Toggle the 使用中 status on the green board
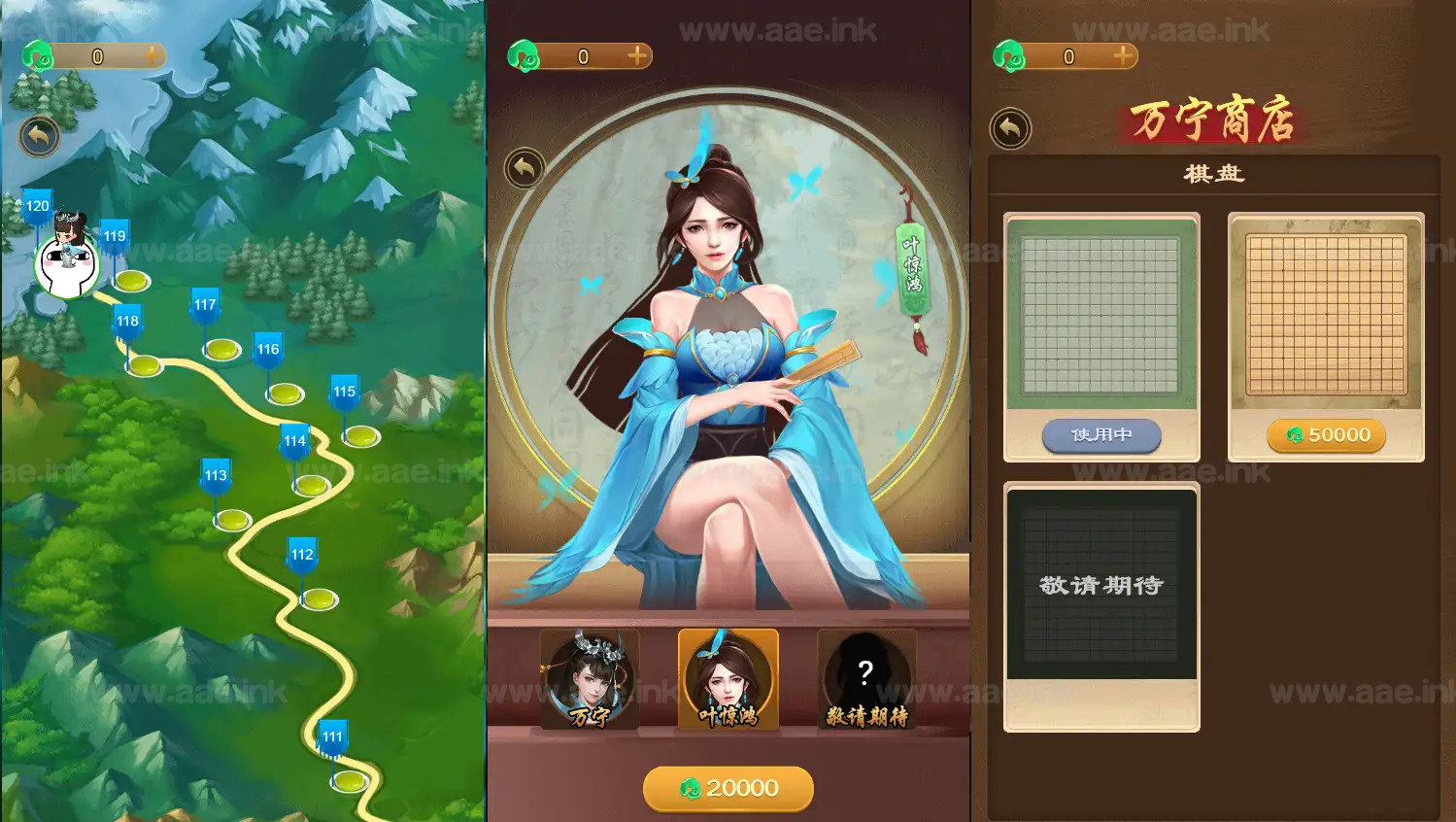The width and height of the screenshot is (1456, 822). point(1101,436)
